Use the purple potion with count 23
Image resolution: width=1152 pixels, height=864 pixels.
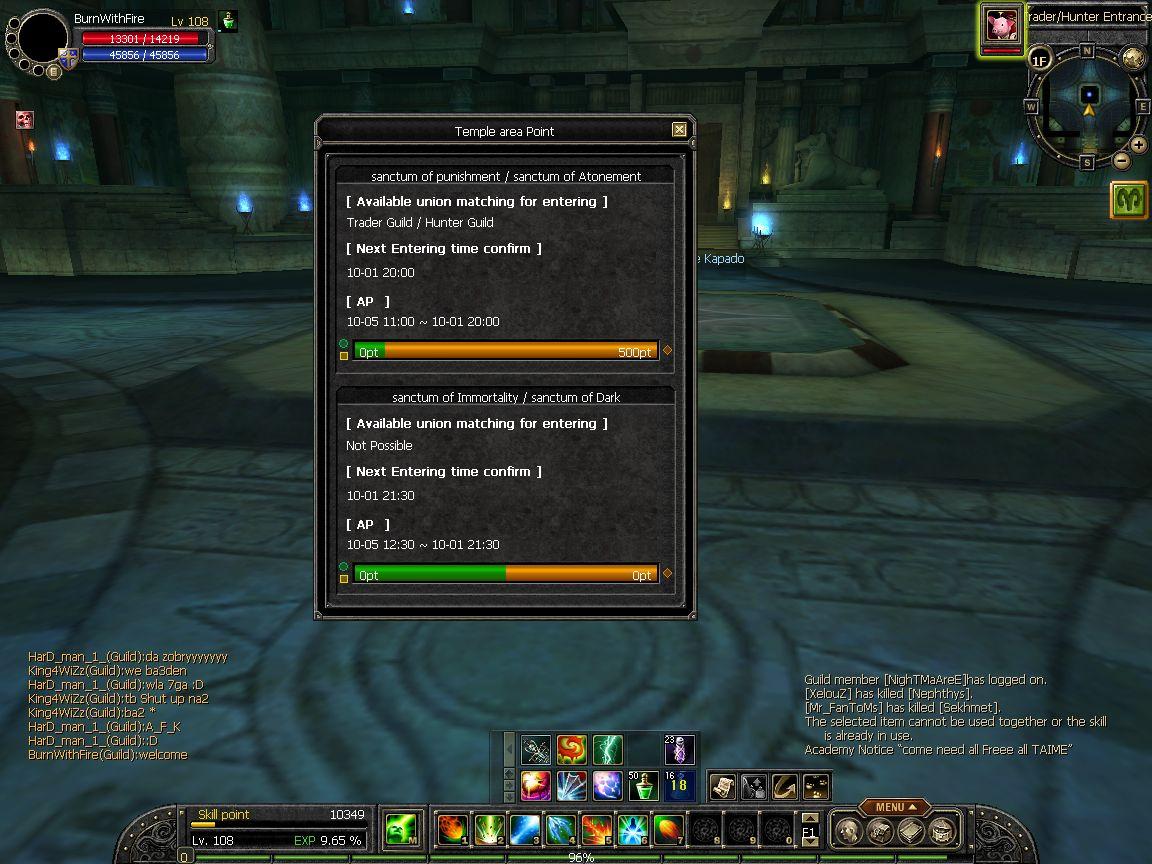[680, 749]
